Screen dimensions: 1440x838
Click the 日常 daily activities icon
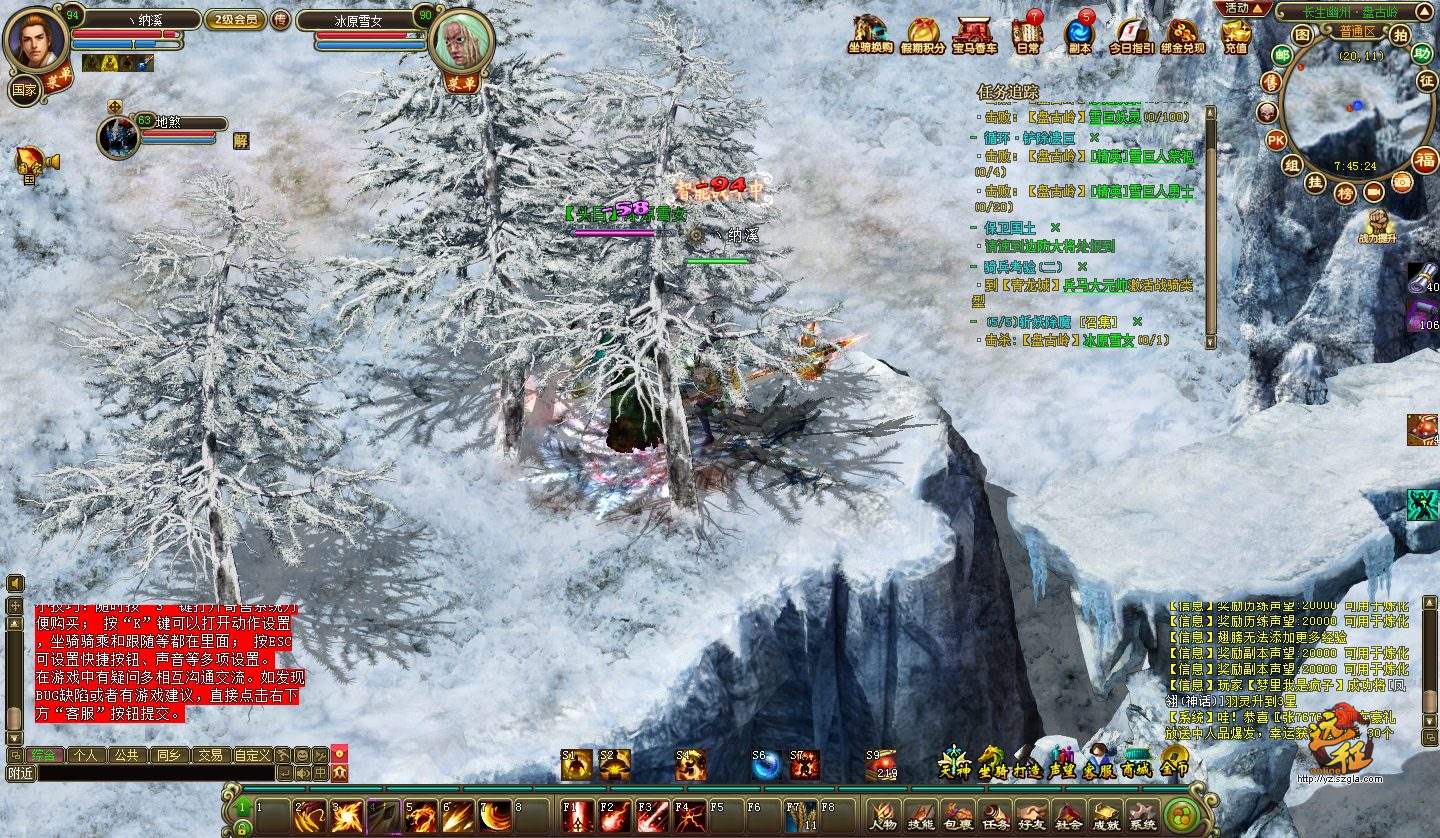(1026, 36)
